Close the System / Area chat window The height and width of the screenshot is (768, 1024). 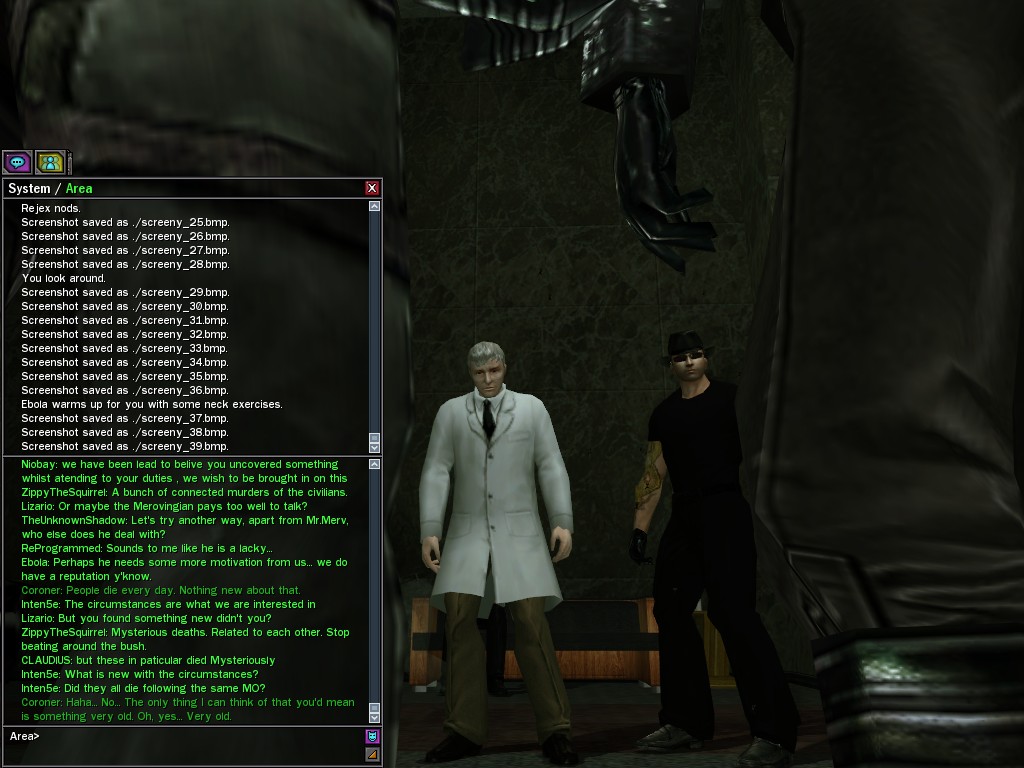tap(372, 188)
